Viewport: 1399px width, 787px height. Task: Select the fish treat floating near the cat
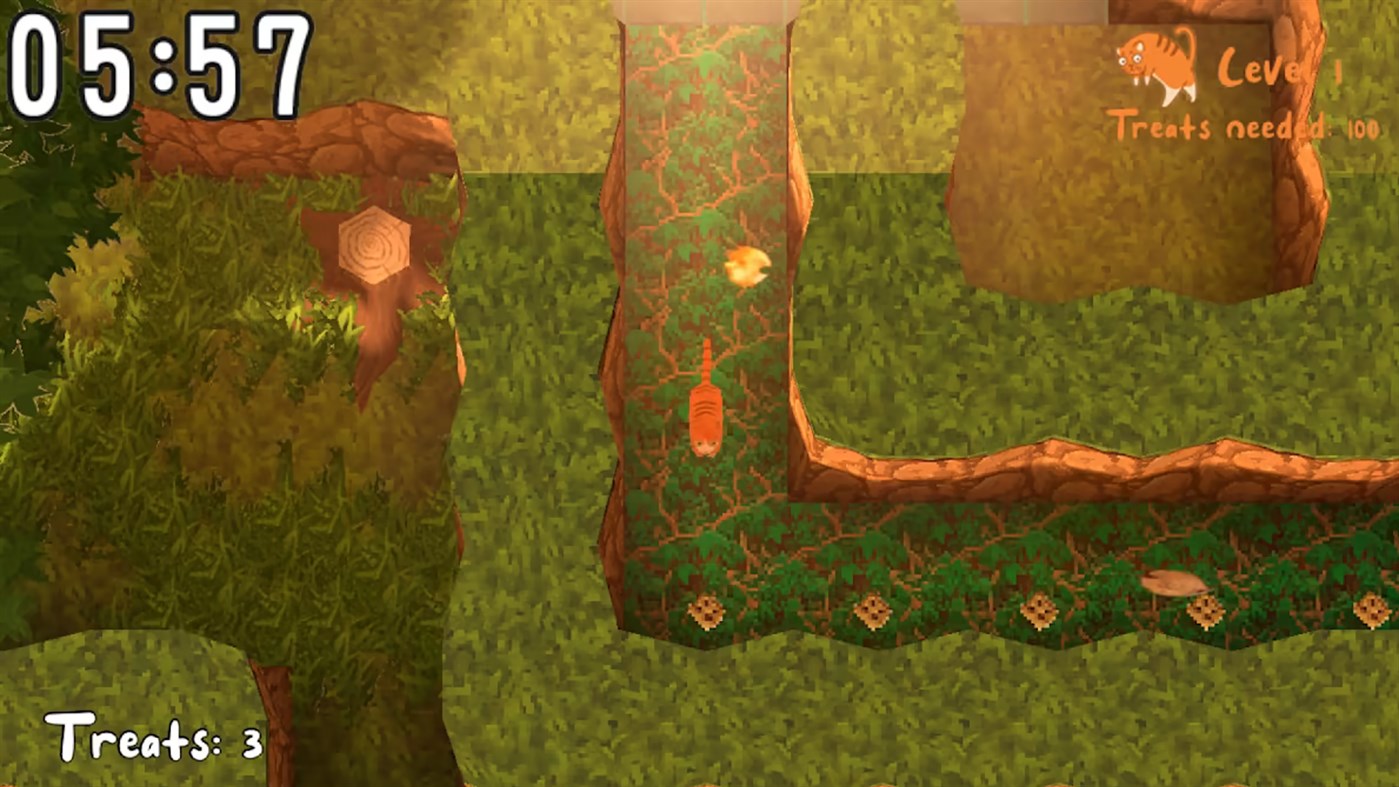[x=748, y=265]
